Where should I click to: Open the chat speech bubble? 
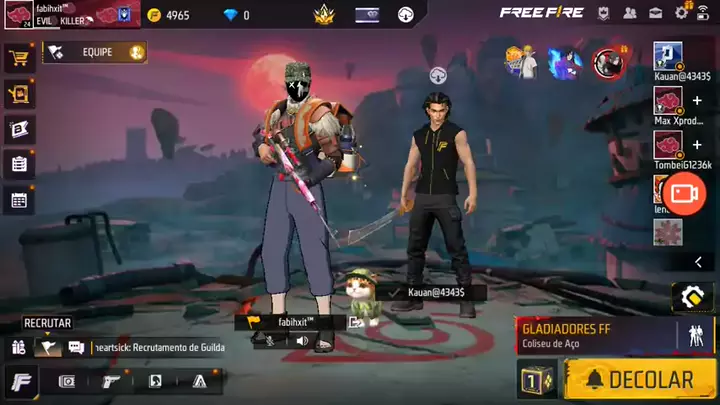(76, 347)
